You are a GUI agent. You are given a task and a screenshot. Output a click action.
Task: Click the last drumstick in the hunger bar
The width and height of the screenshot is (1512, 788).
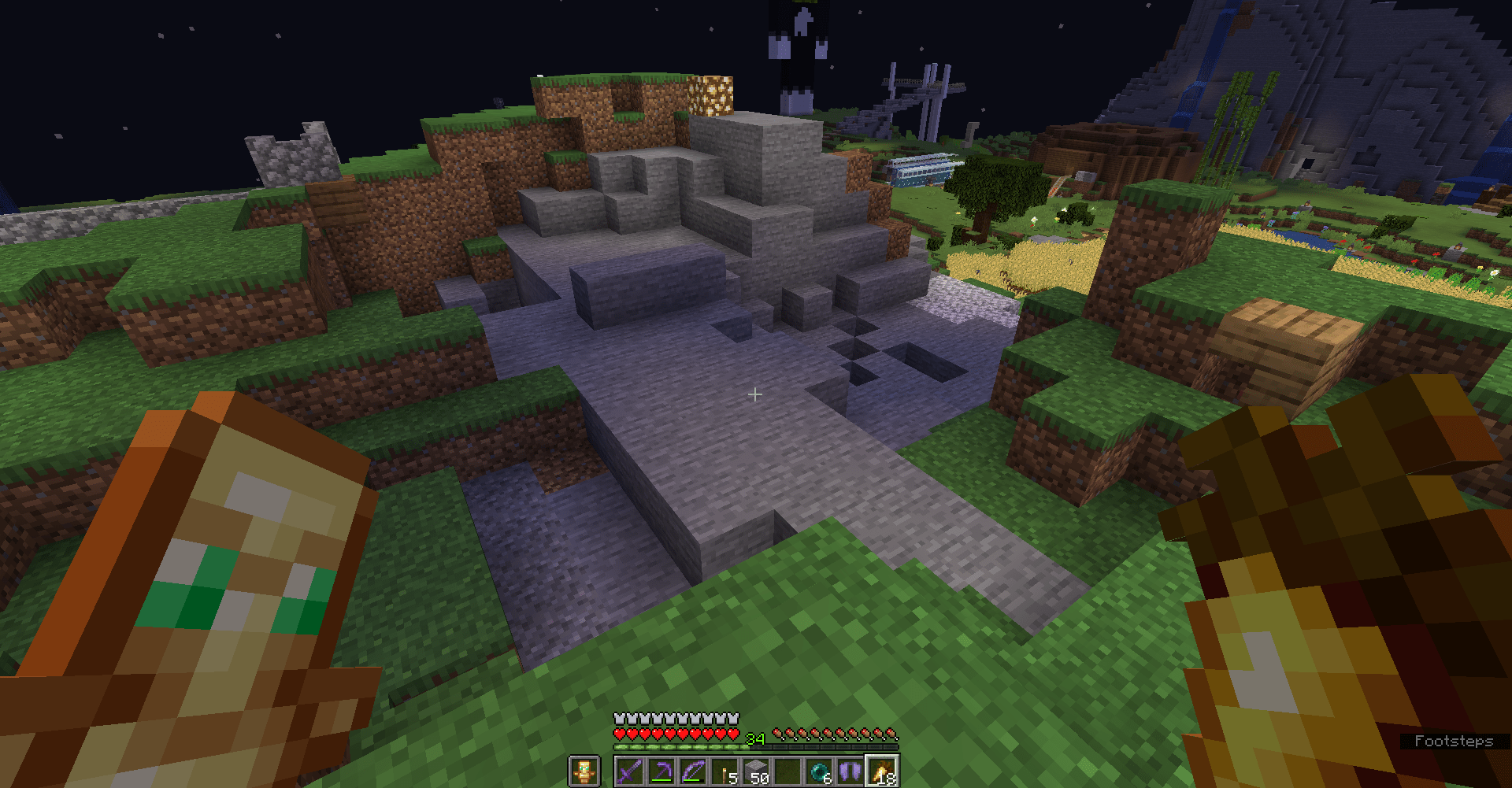(x=891, y=734)
